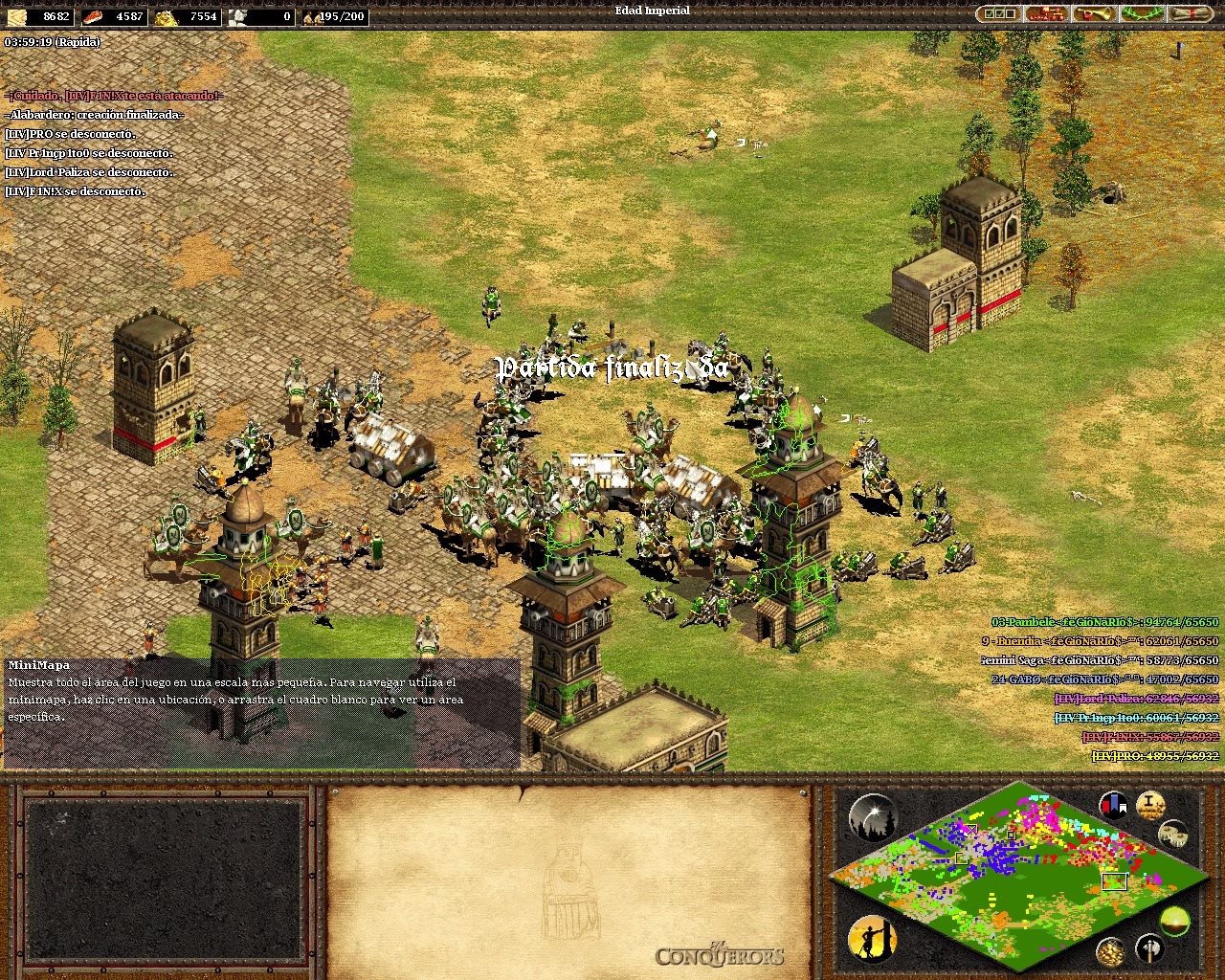
Task: Click the colored flags icon near minimap
Action: point(1113,806)
